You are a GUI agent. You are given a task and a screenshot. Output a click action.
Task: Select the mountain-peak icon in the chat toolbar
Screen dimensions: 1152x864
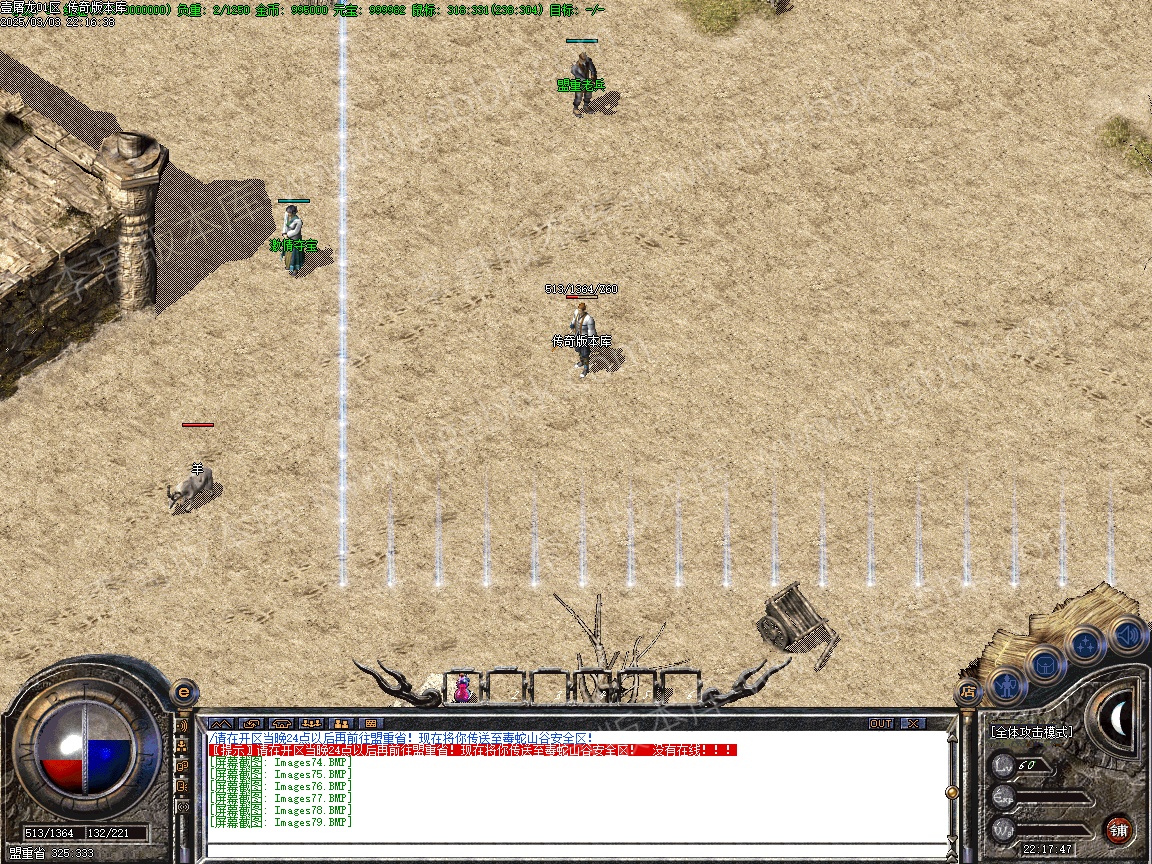tap(221, 723)
